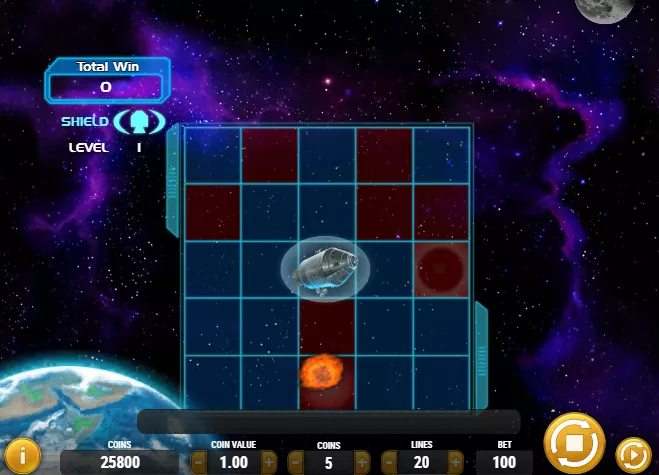Decrease the number of lines
The image size is (659, 475).
(x=390, y=463)
